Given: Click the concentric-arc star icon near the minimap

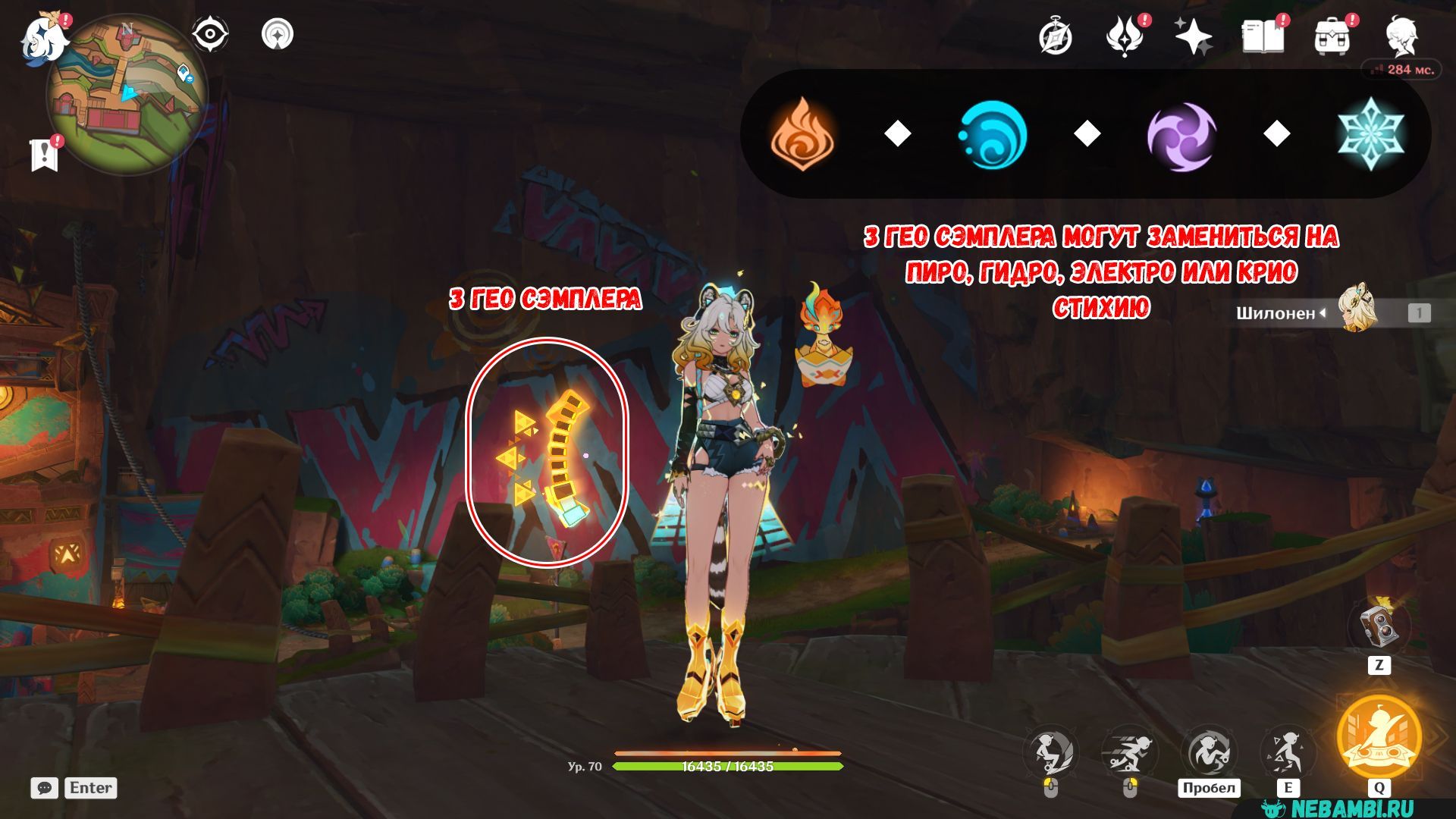Looking at the screenshot, I should pyautogui.click(x=277, y=34).
